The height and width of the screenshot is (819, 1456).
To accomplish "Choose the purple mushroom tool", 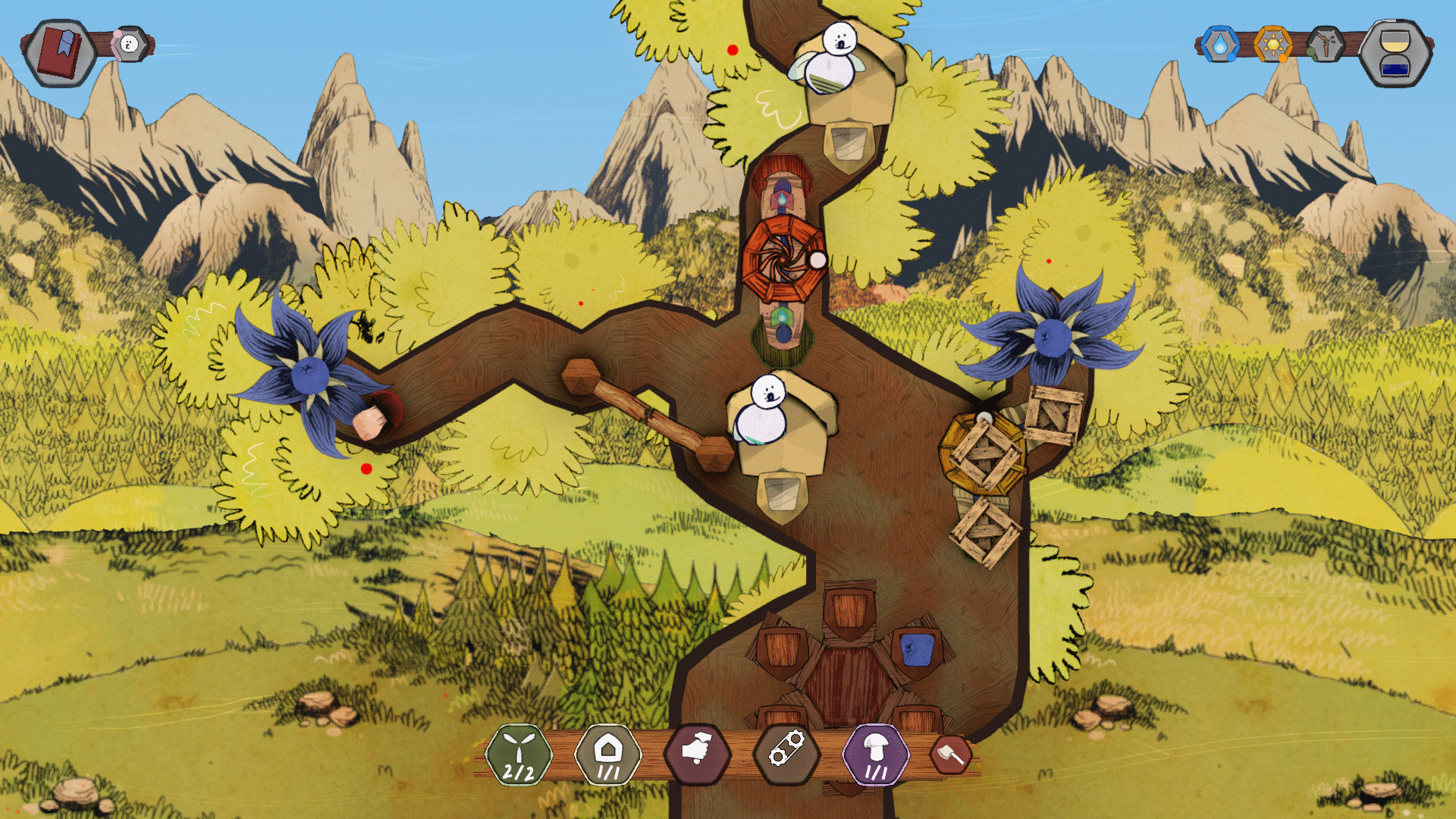I will point(876,755).
